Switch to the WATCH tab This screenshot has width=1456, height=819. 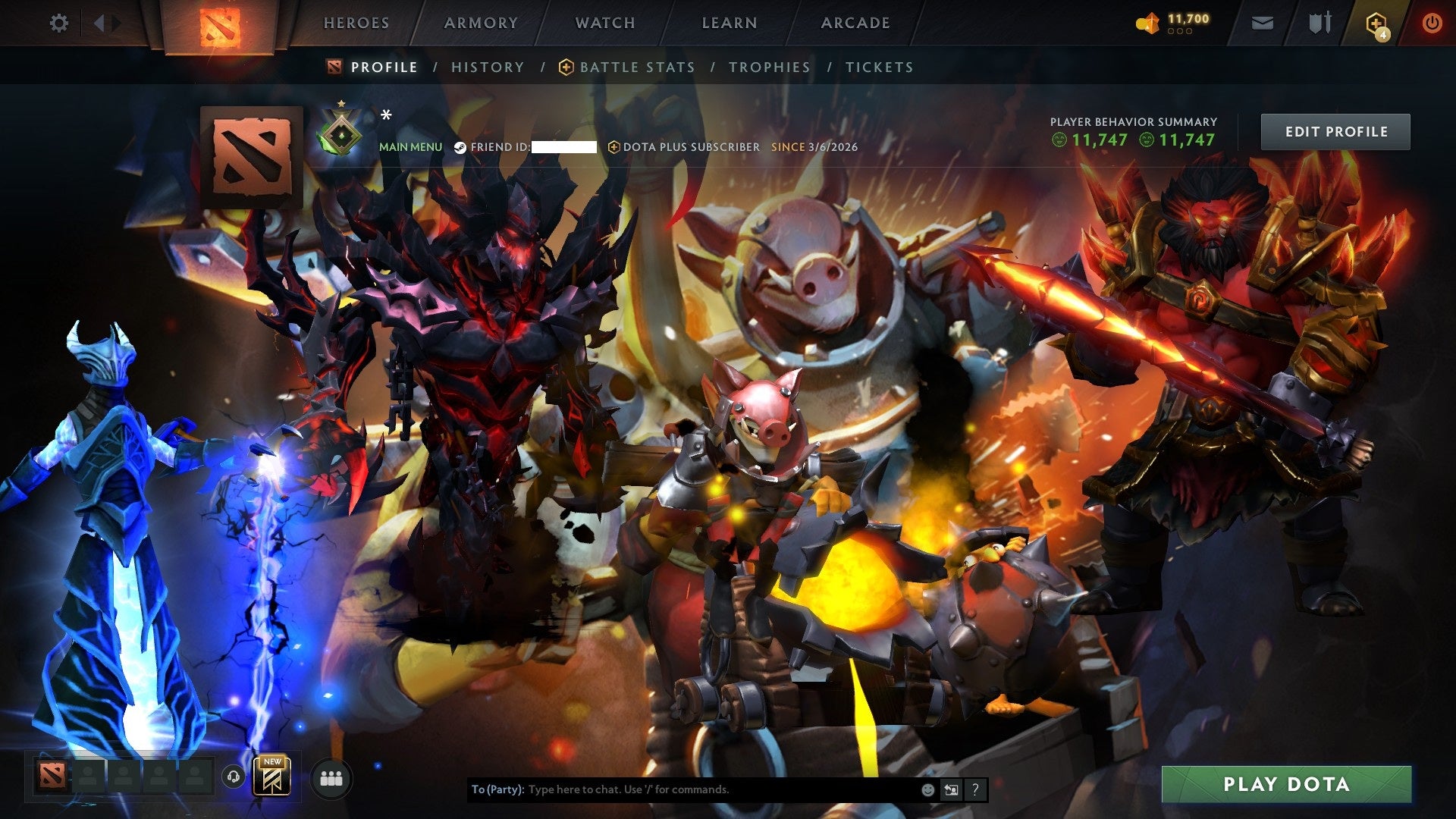[x=604, y=23]
